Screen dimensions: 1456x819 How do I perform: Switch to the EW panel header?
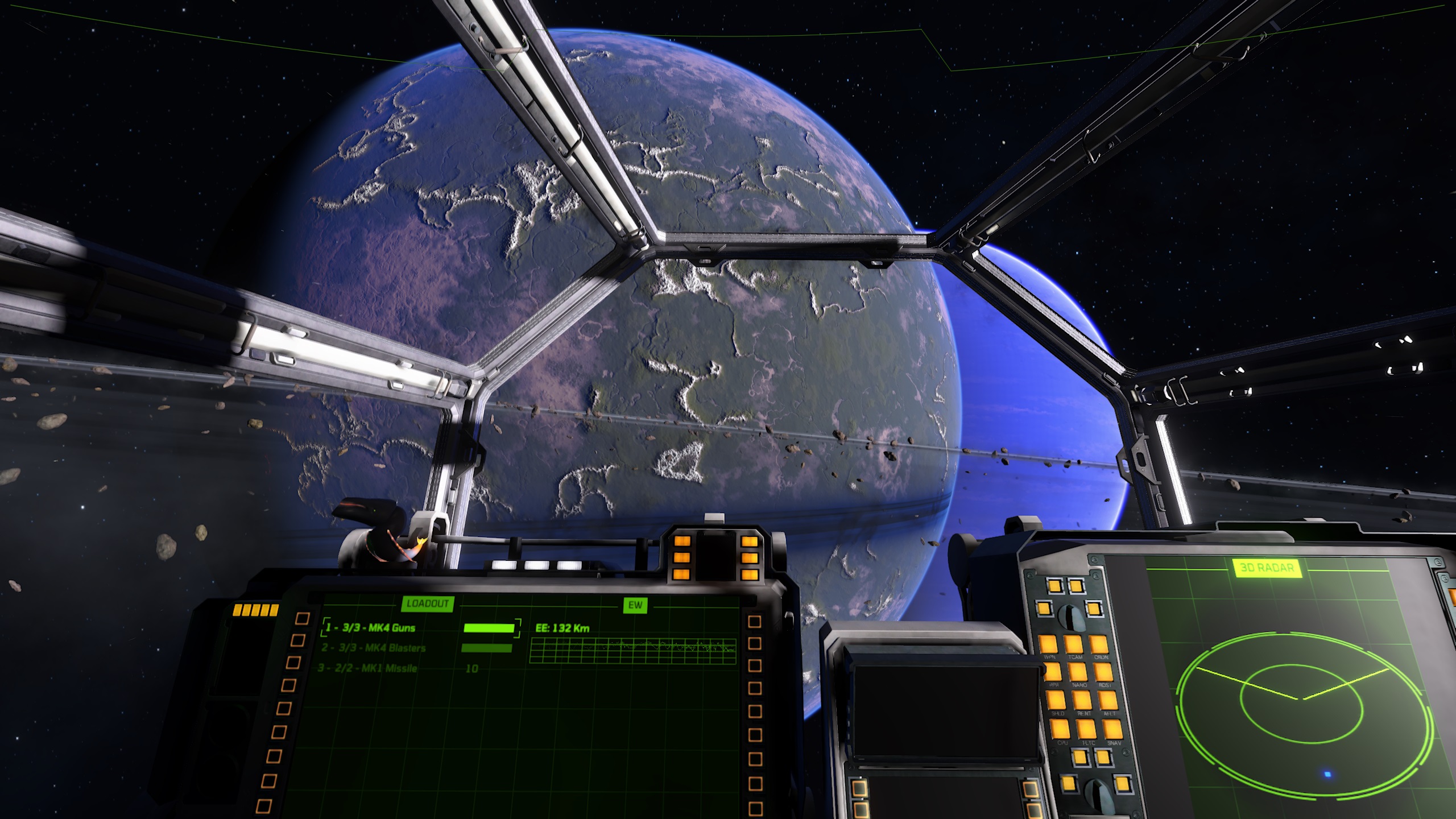(x=635, y=605)
